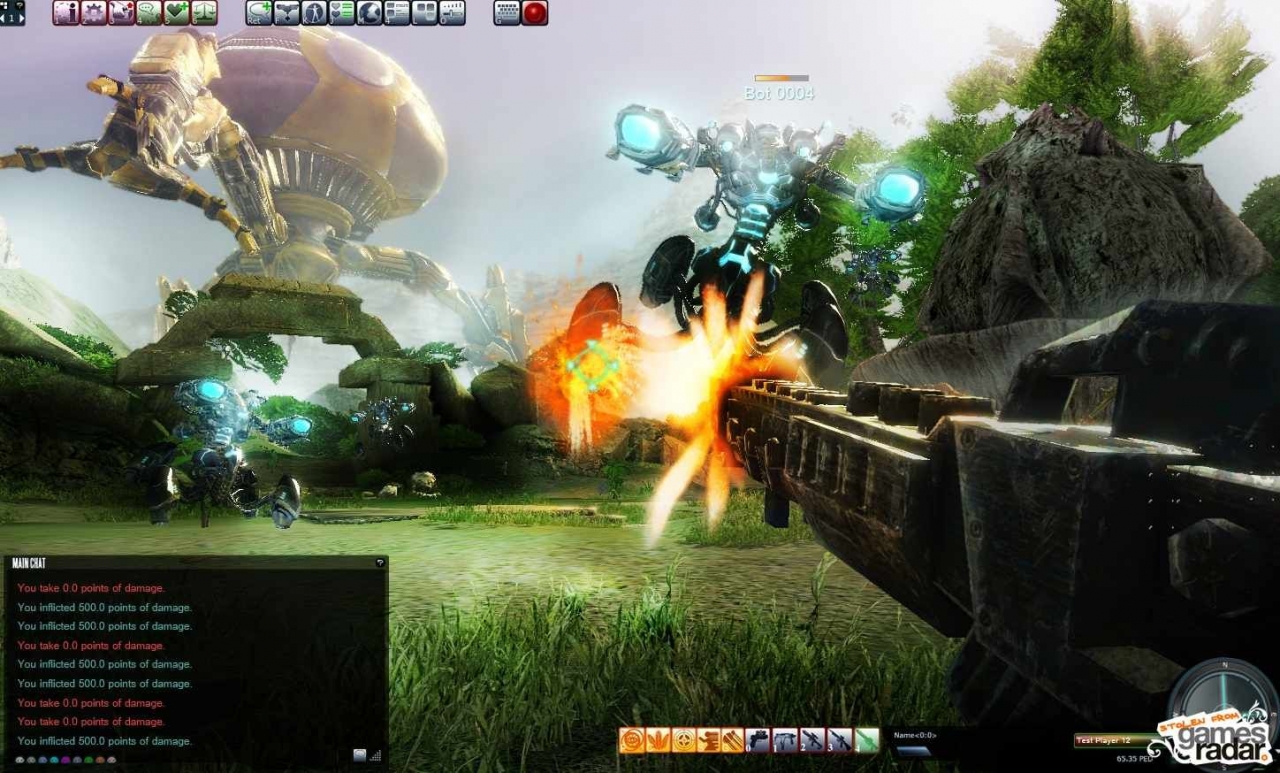Click the human figure character icon
This screenshot has height=773, width=1280.
coord(314,13)
